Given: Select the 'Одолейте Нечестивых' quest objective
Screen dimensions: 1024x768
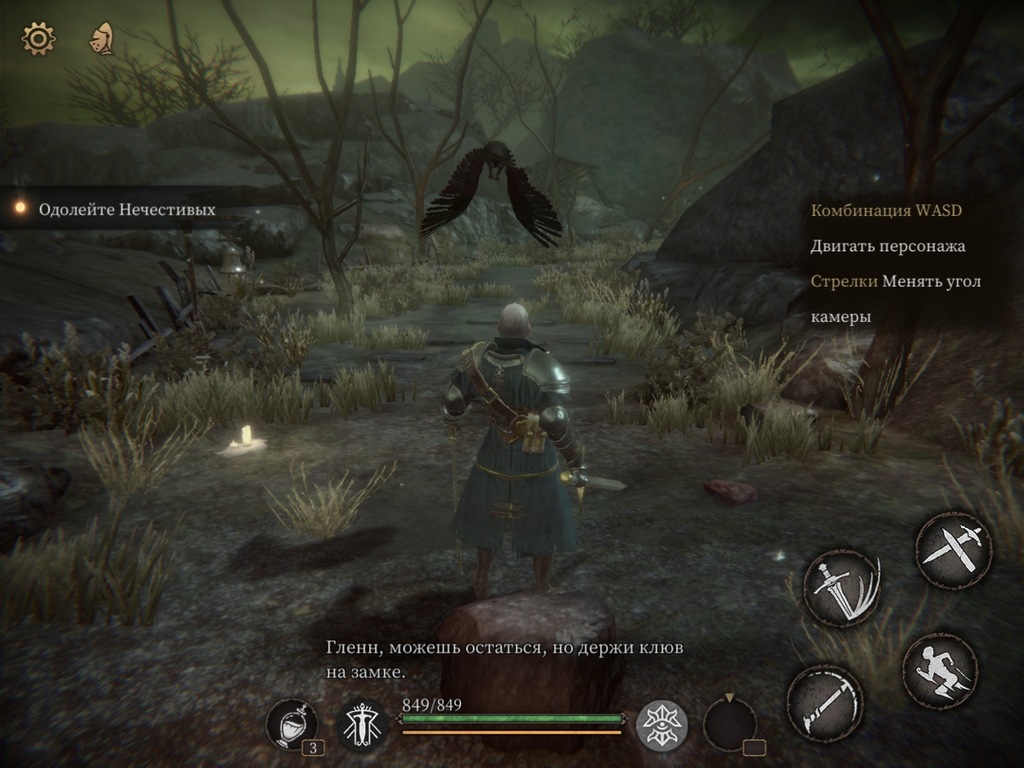Looking at the screenshot, I should point(126,210).
